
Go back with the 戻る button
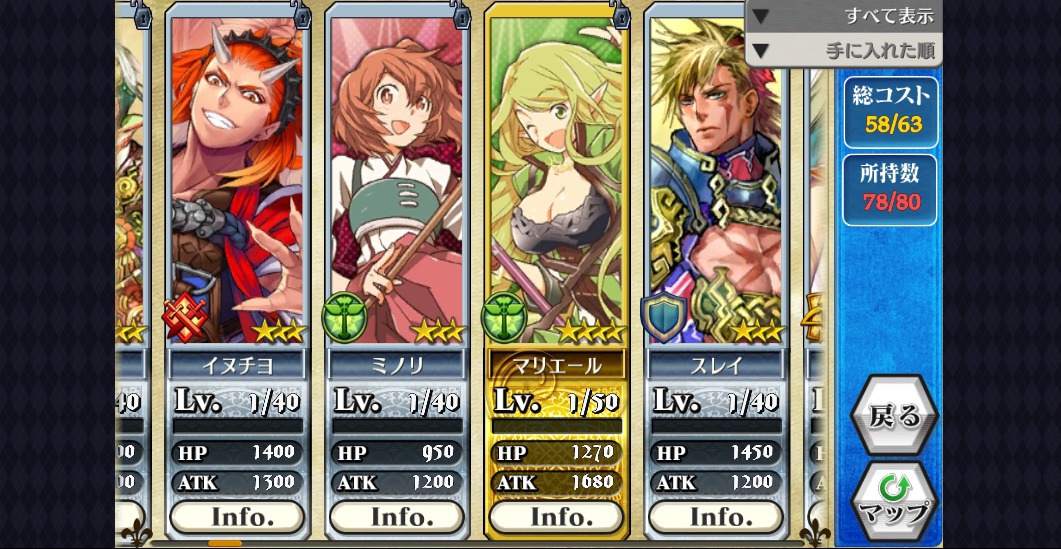tap(894, 415)
